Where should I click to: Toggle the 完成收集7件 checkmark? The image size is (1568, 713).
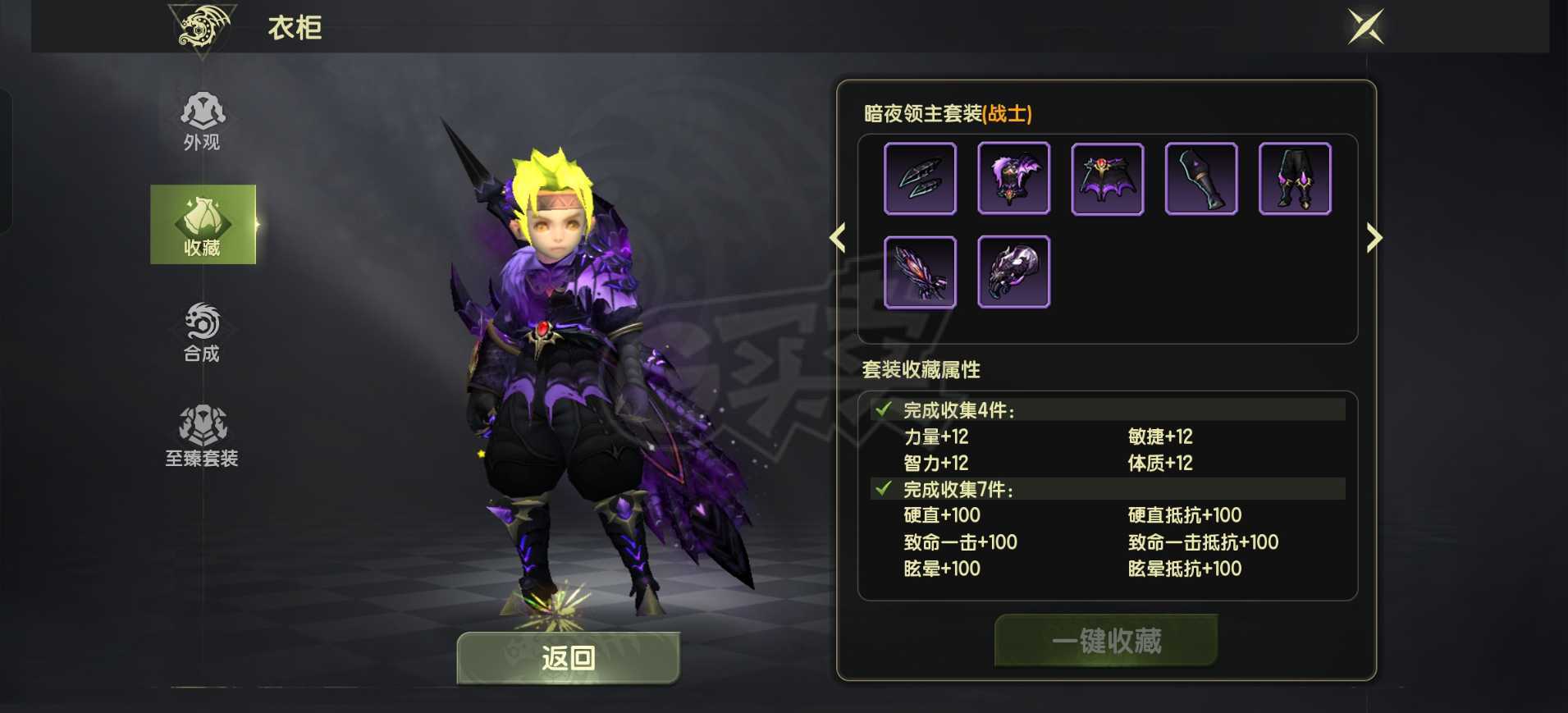[882, 489]
